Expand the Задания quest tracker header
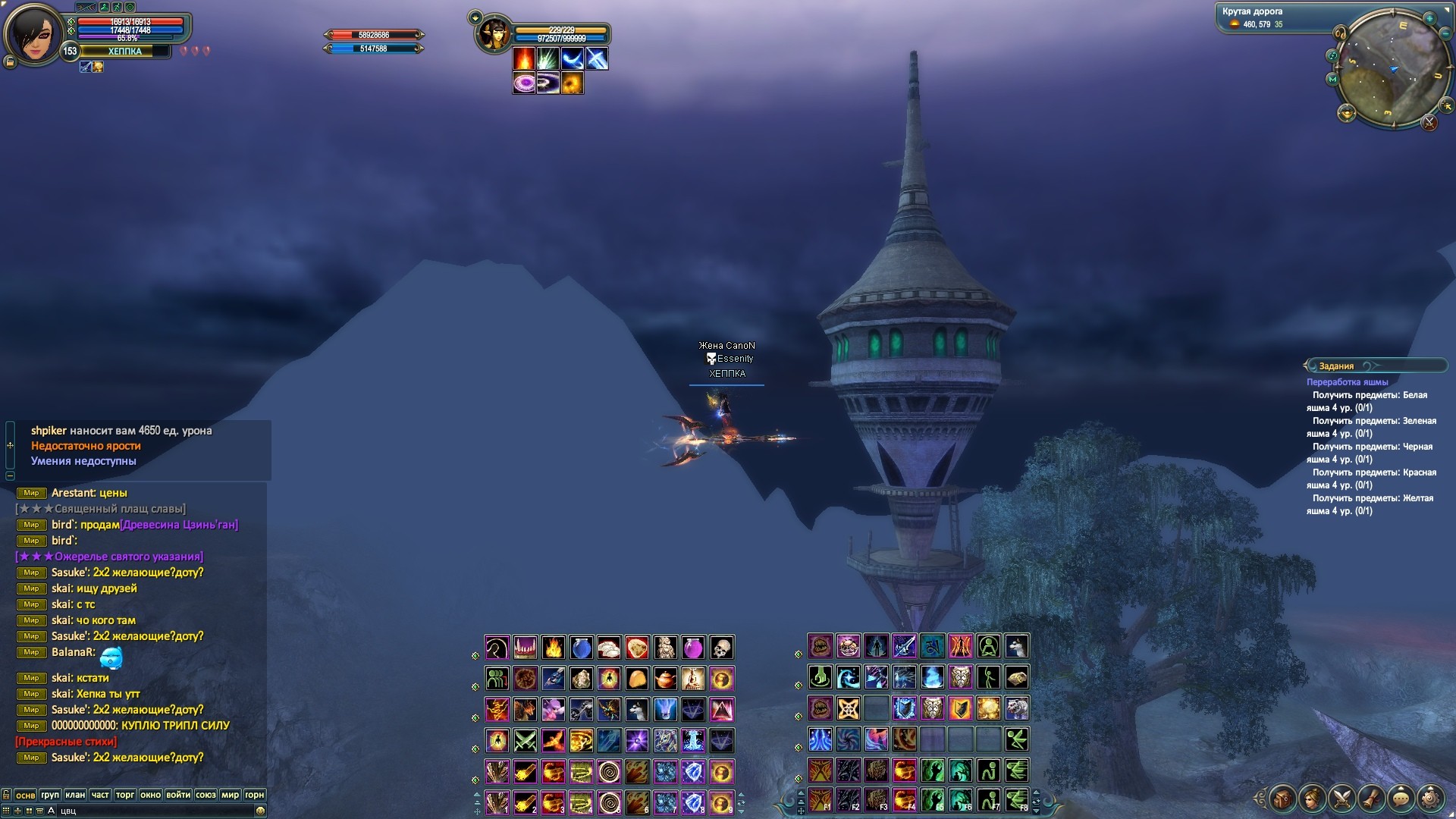This screenshot has width=1456, height=819. point(1336,366)
